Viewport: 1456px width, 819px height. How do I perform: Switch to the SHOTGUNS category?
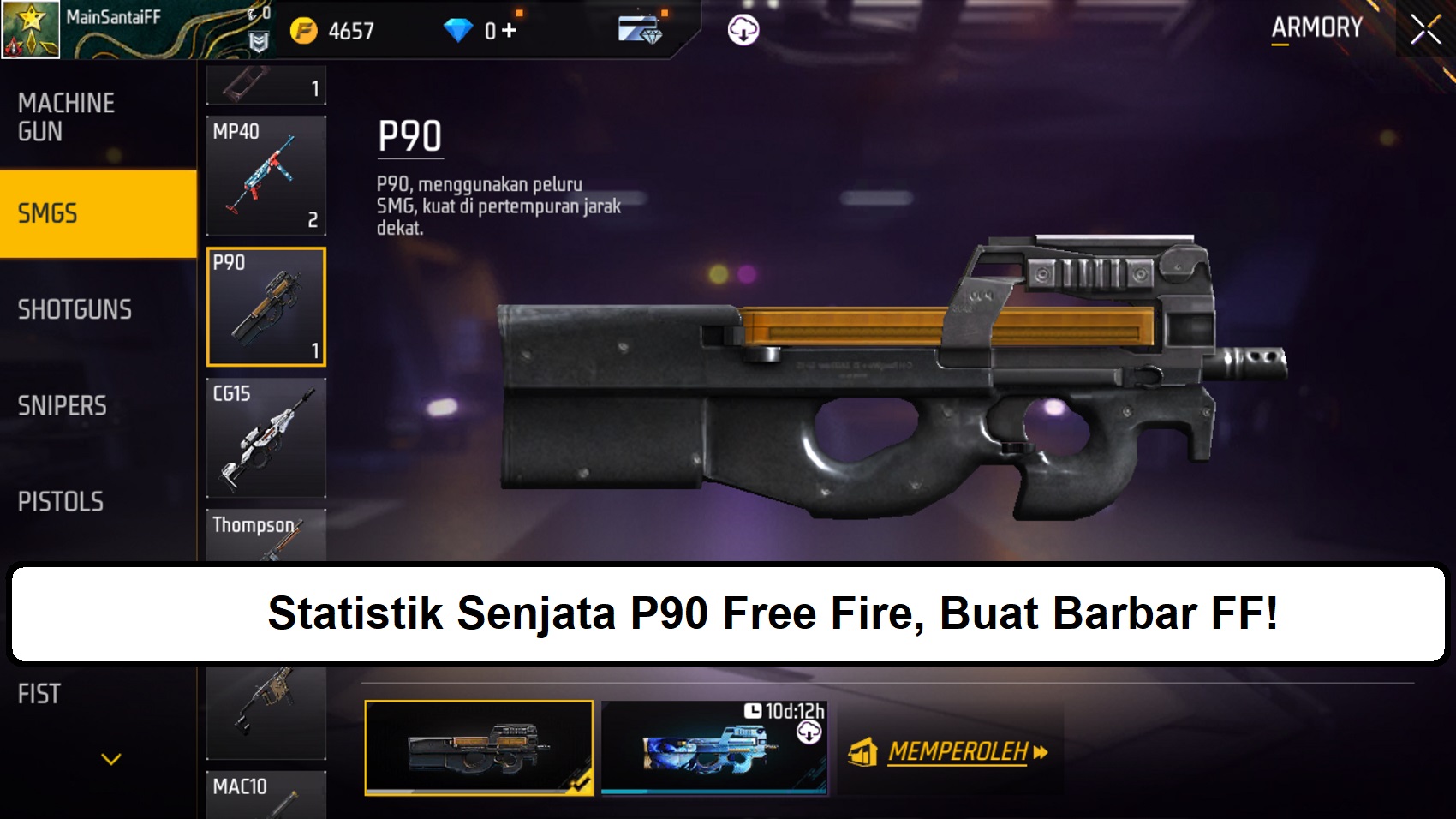click(x=75, y=309)
